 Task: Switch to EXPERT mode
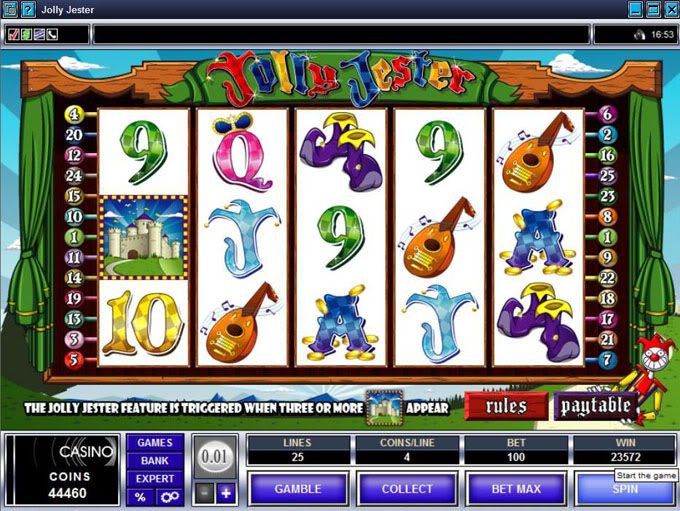pyautogui.click(x=154, y=479)
